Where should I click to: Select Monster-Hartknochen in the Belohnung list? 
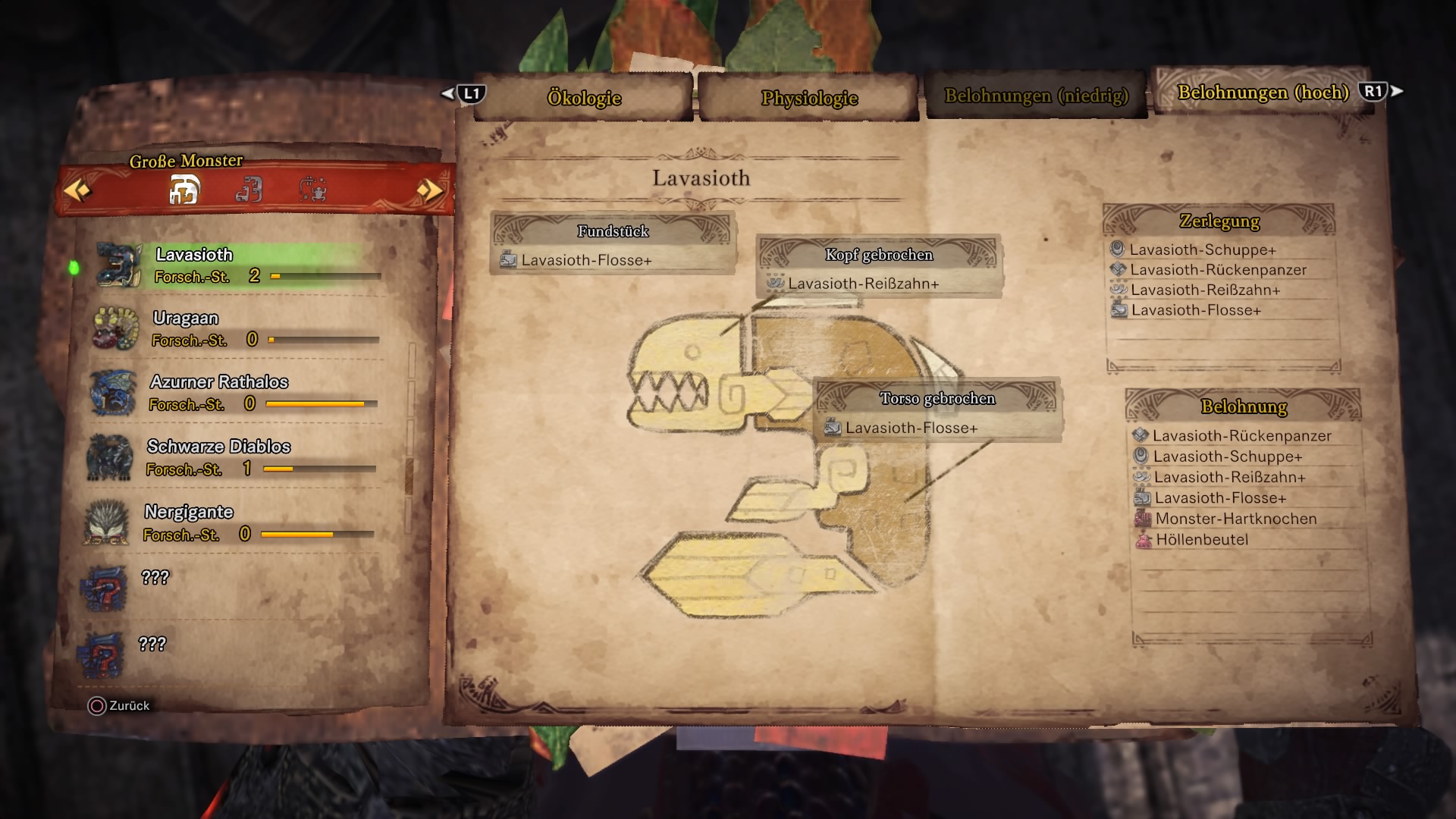click(x=1235, y=519)
